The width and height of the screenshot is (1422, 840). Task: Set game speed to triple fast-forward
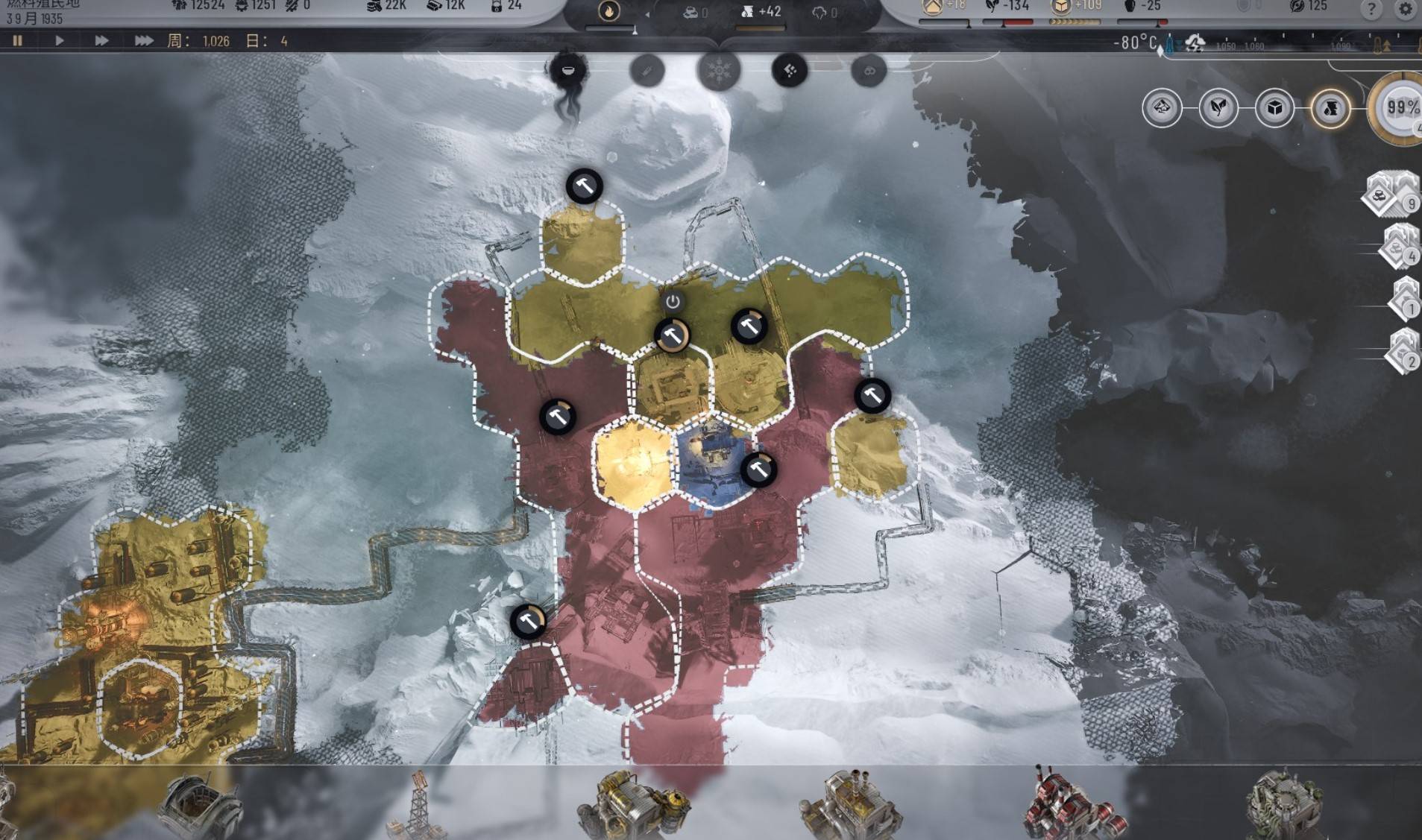pyautogui.click(x=143, y=40)
